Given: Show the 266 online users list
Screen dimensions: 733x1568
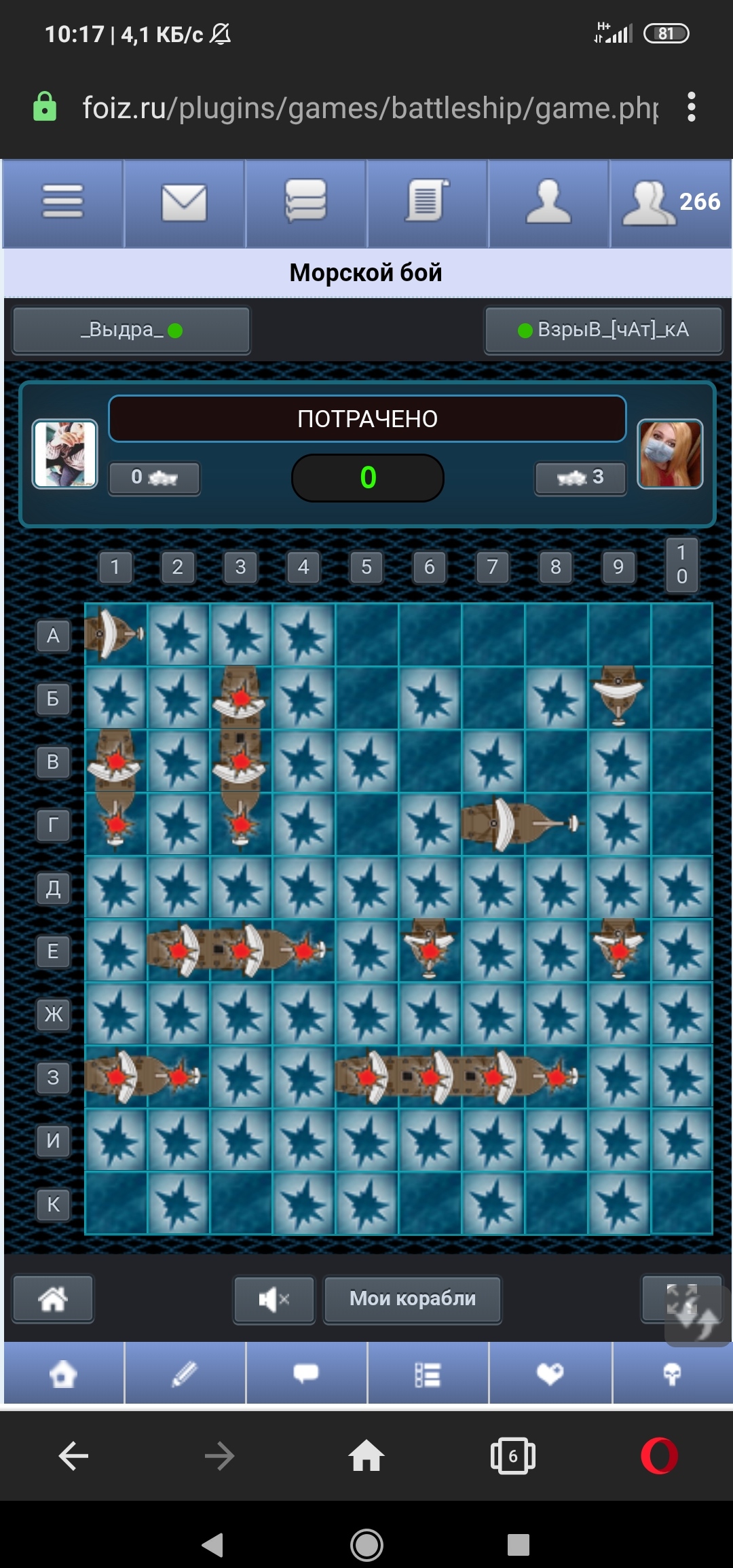Looking at the screenshot, I should point(671,202).
